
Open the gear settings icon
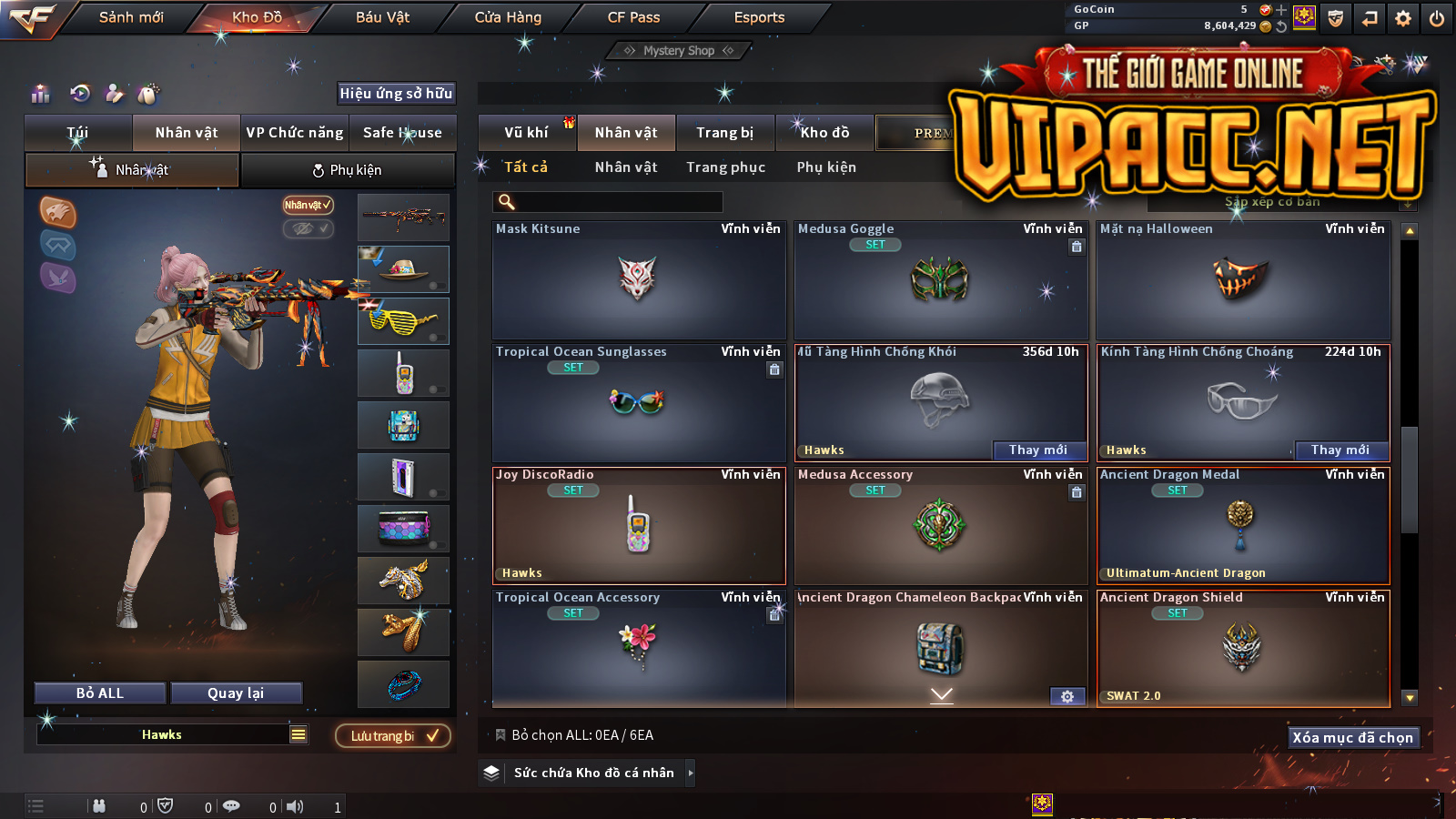pos(1403,18)
